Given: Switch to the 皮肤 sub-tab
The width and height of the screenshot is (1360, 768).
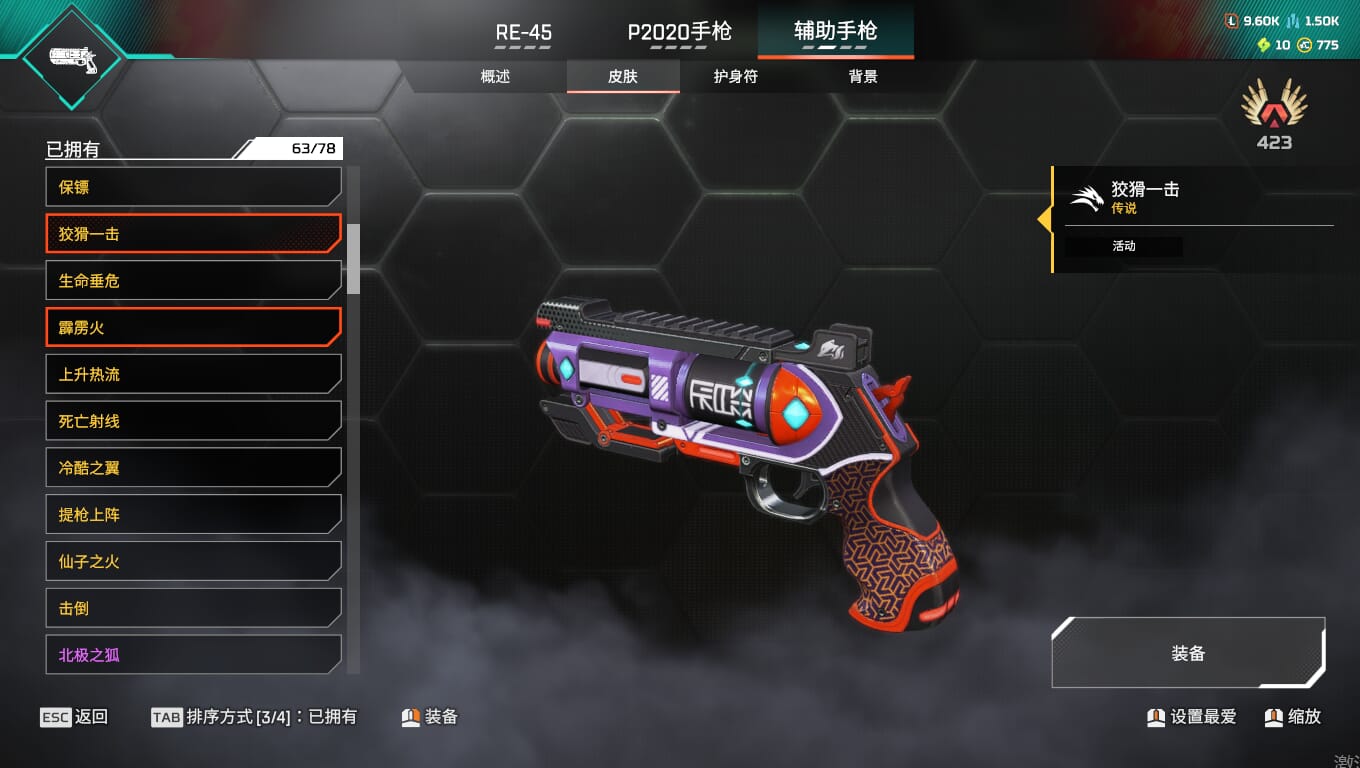Looking at the screenshot, I should point(623,76).
